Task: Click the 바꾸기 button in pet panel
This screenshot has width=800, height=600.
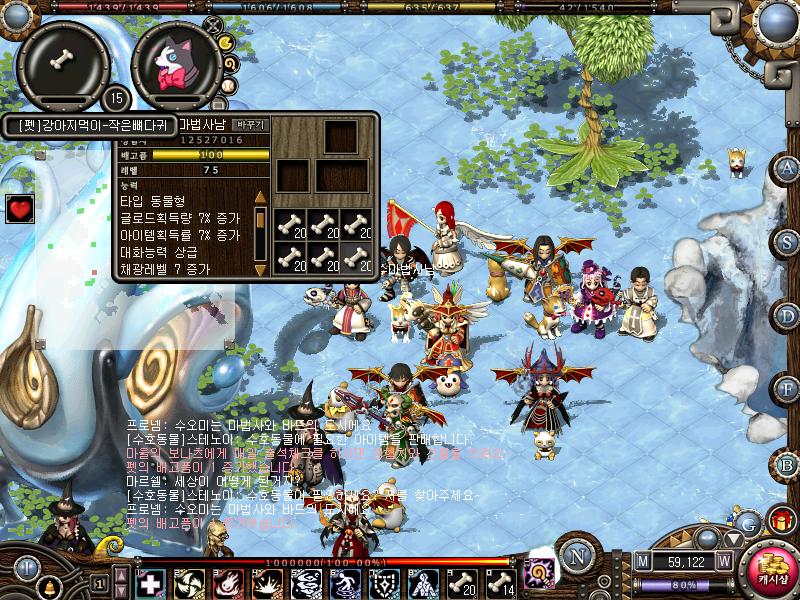Action: pos(249,125)
